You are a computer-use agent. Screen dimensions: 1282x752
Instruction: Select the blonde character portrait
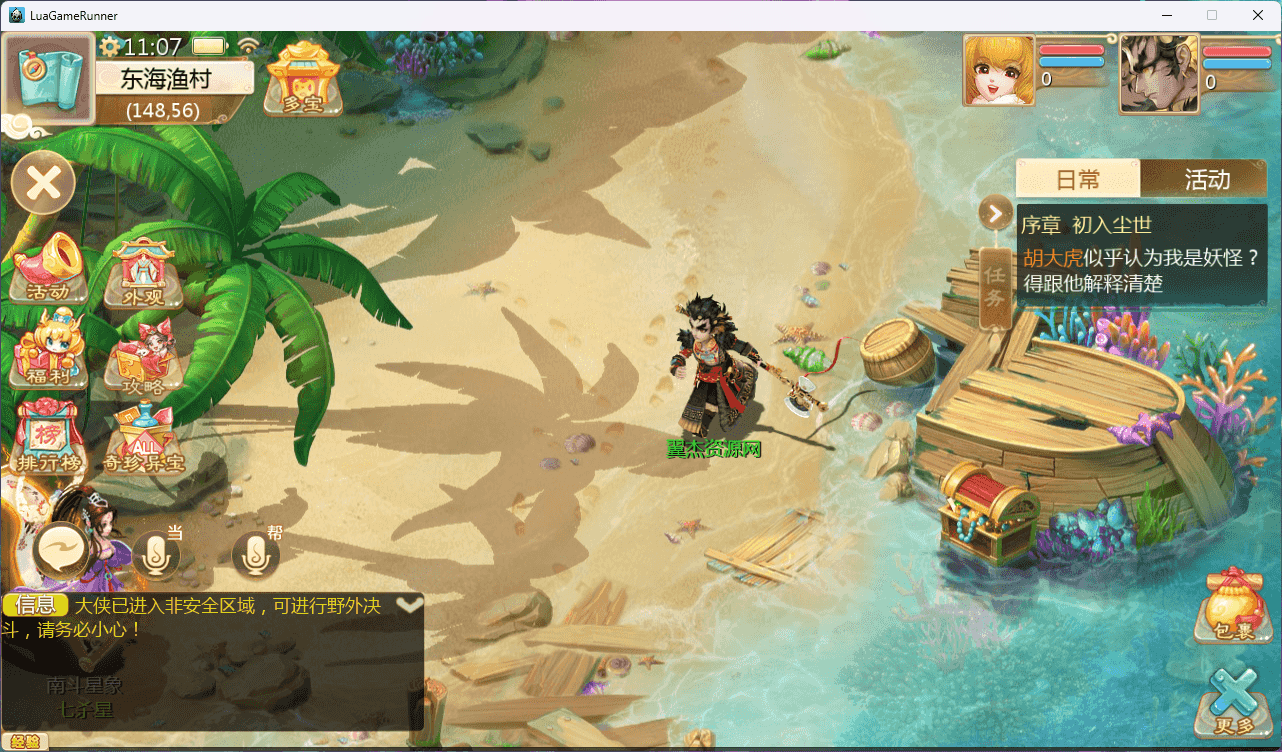click(x=998, y=71)
